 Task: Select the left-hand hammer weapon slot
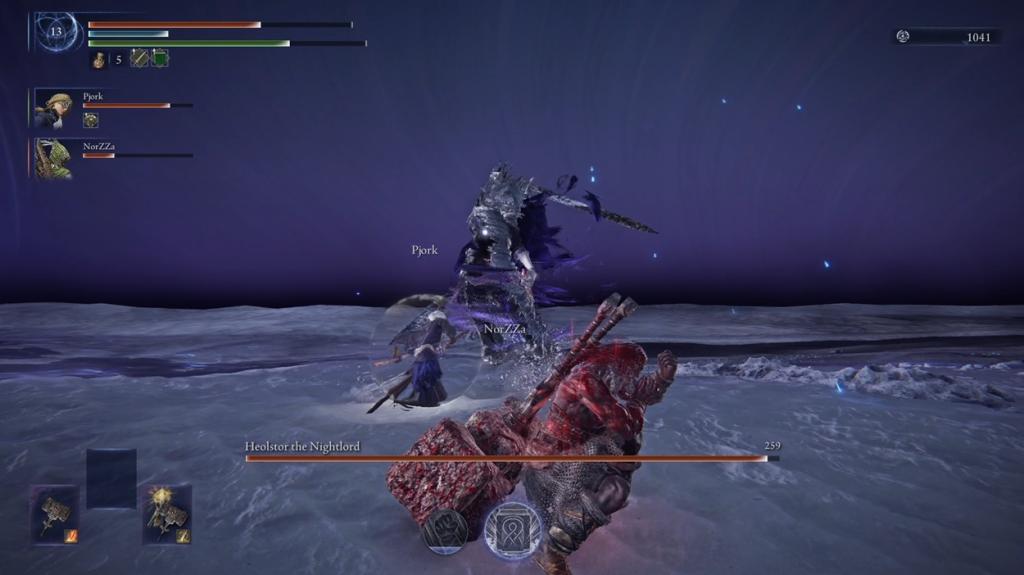point(54,514)
